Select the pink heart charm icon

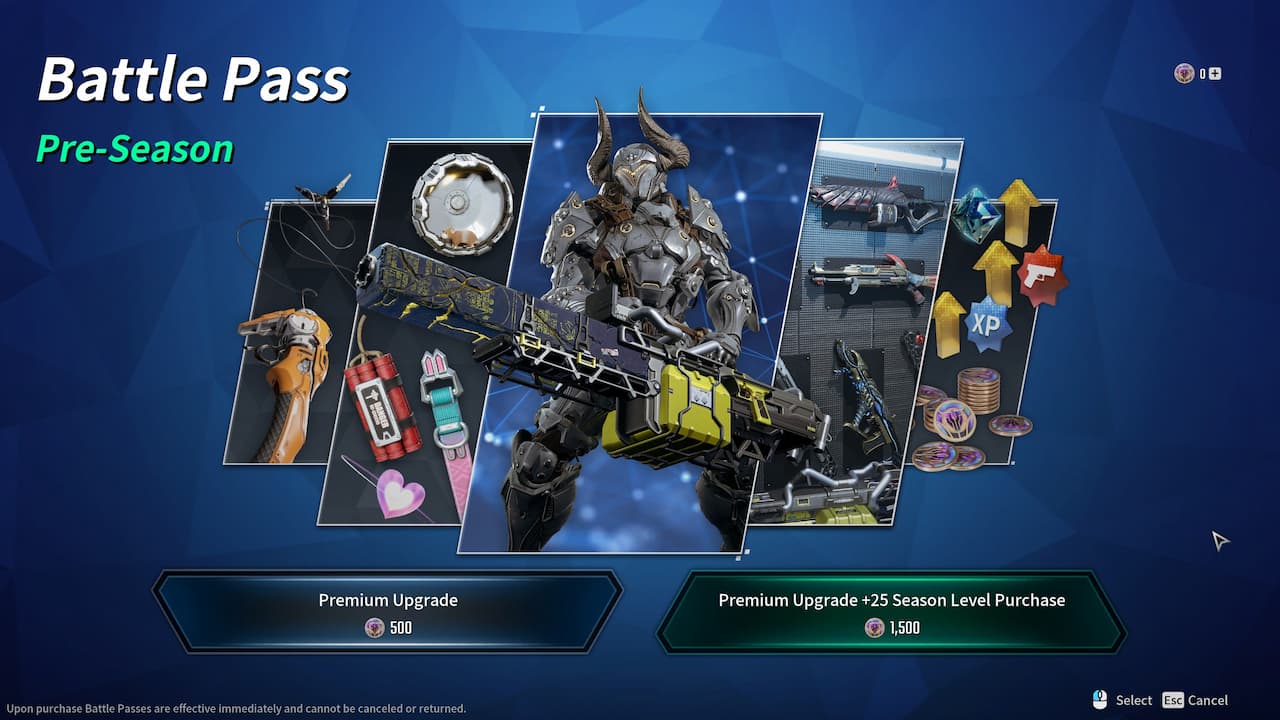coord(400,490)
